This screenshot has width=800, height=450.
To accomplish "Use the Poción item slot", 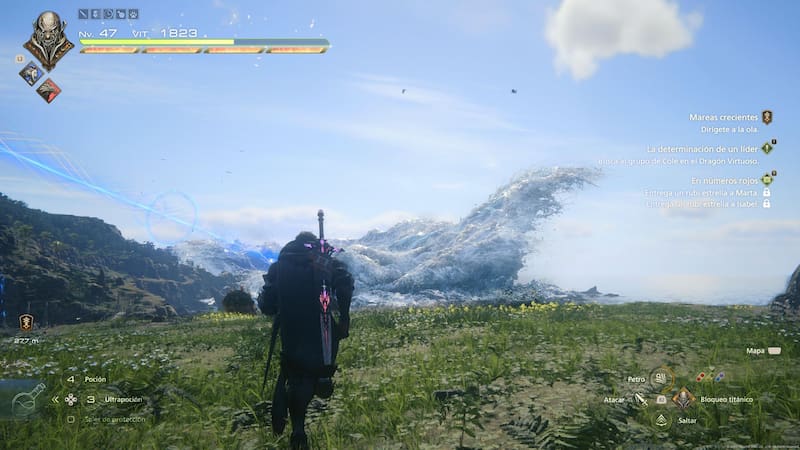I will [95, 380].
